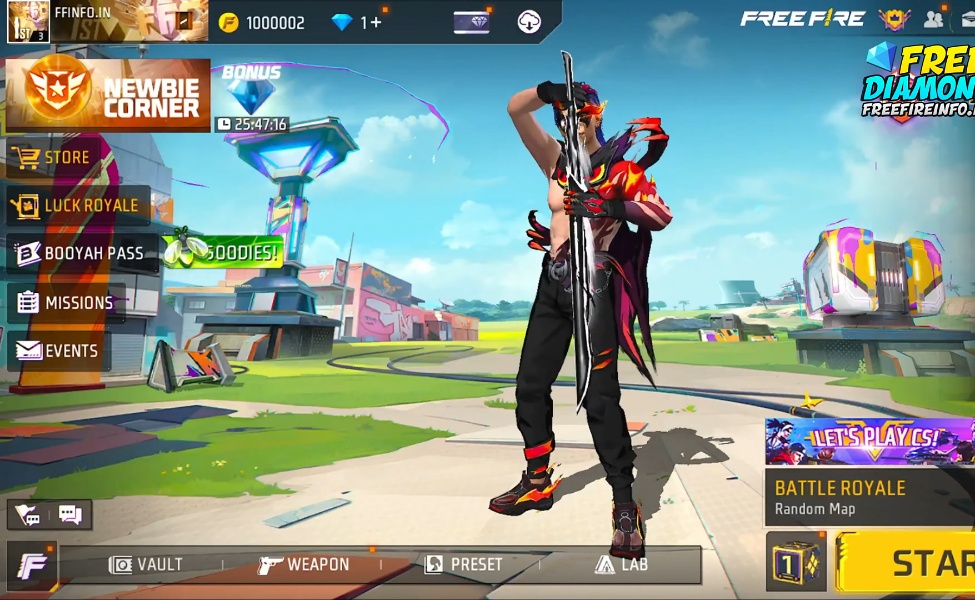975x600 pixels.
Task: Open Luck Royale
Action: 77,206
